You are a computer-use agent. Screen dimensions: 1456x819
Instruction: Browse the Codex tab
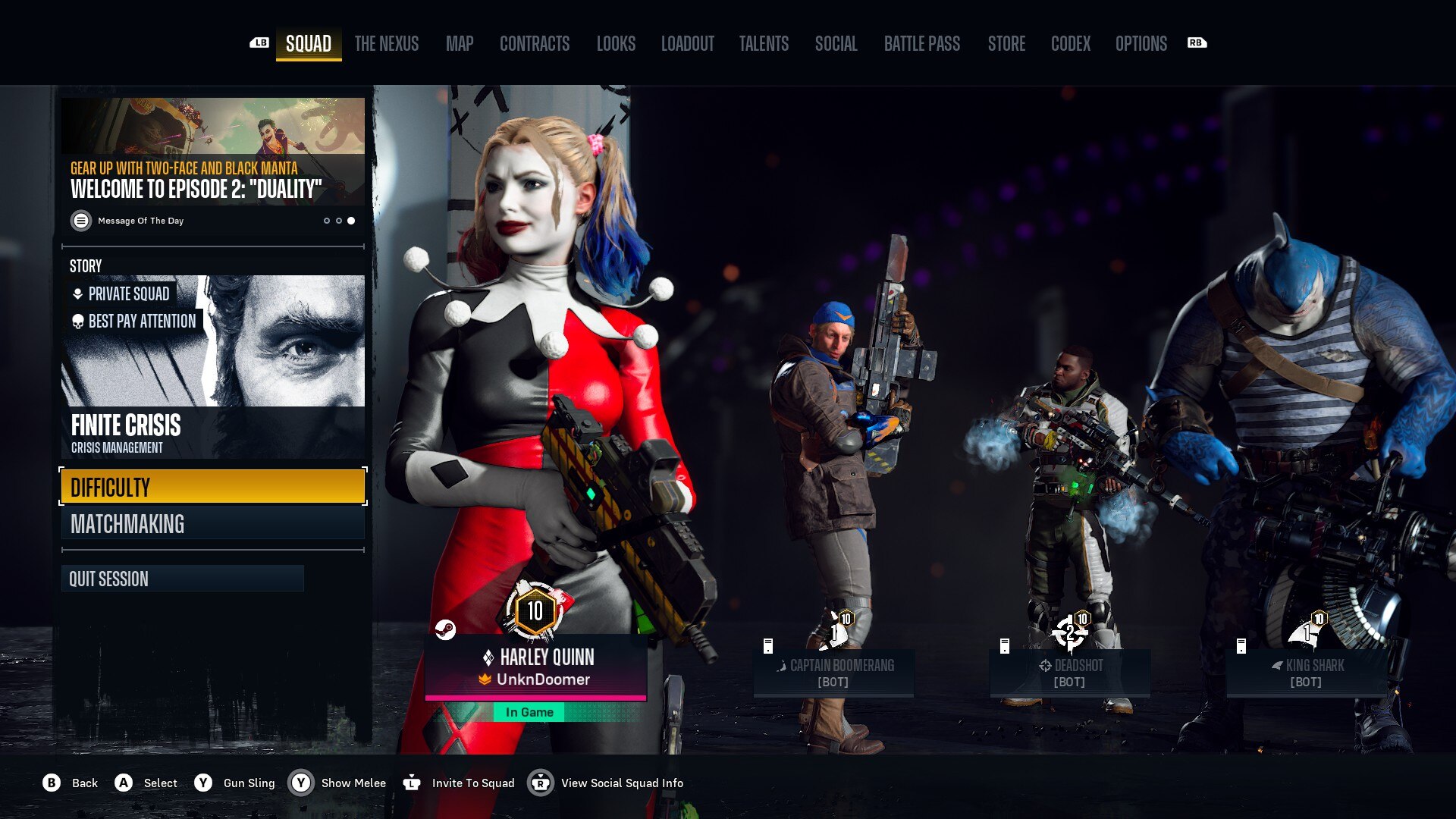(x=1070, y=44)
